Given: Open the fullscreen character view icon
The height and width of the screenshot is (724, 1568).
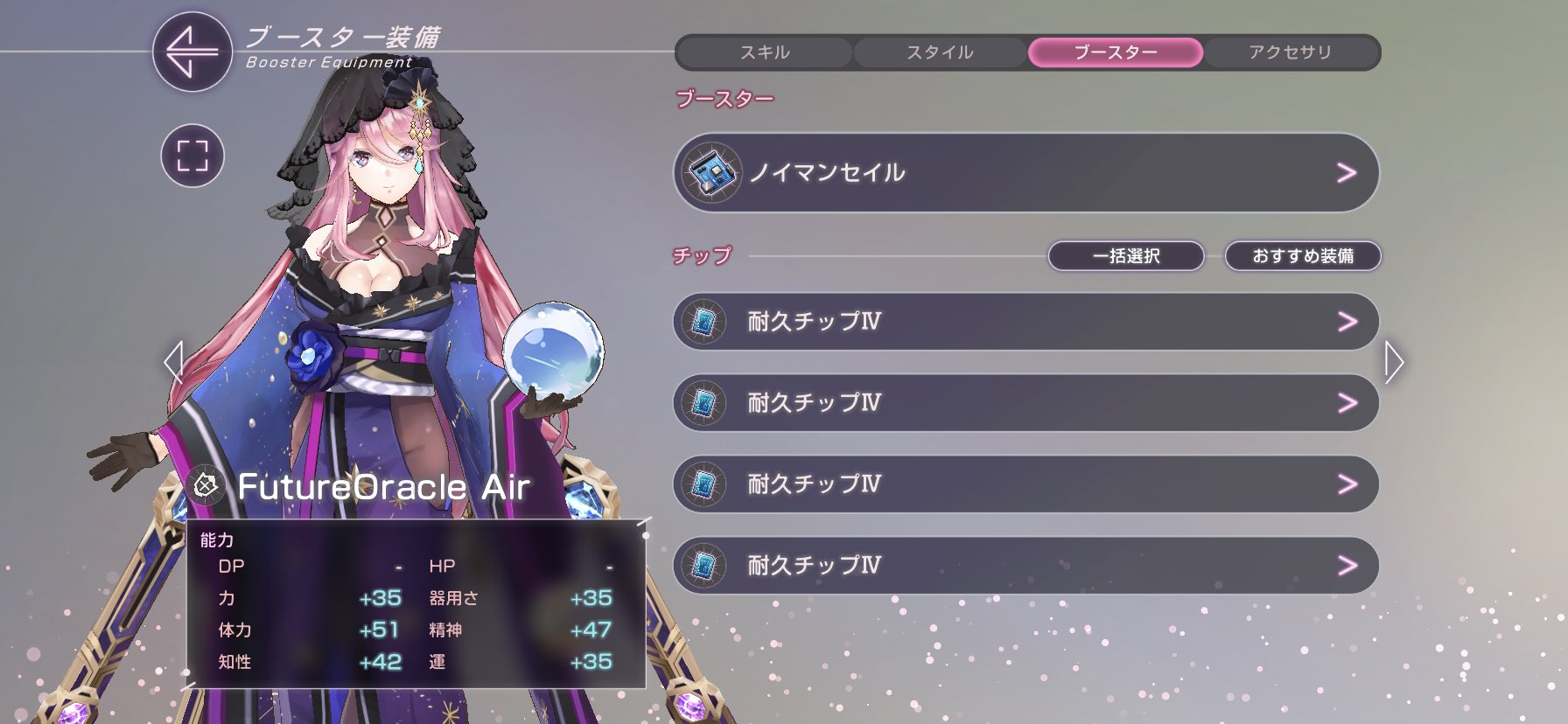Looking at the screenshot, I should [192, 155].
